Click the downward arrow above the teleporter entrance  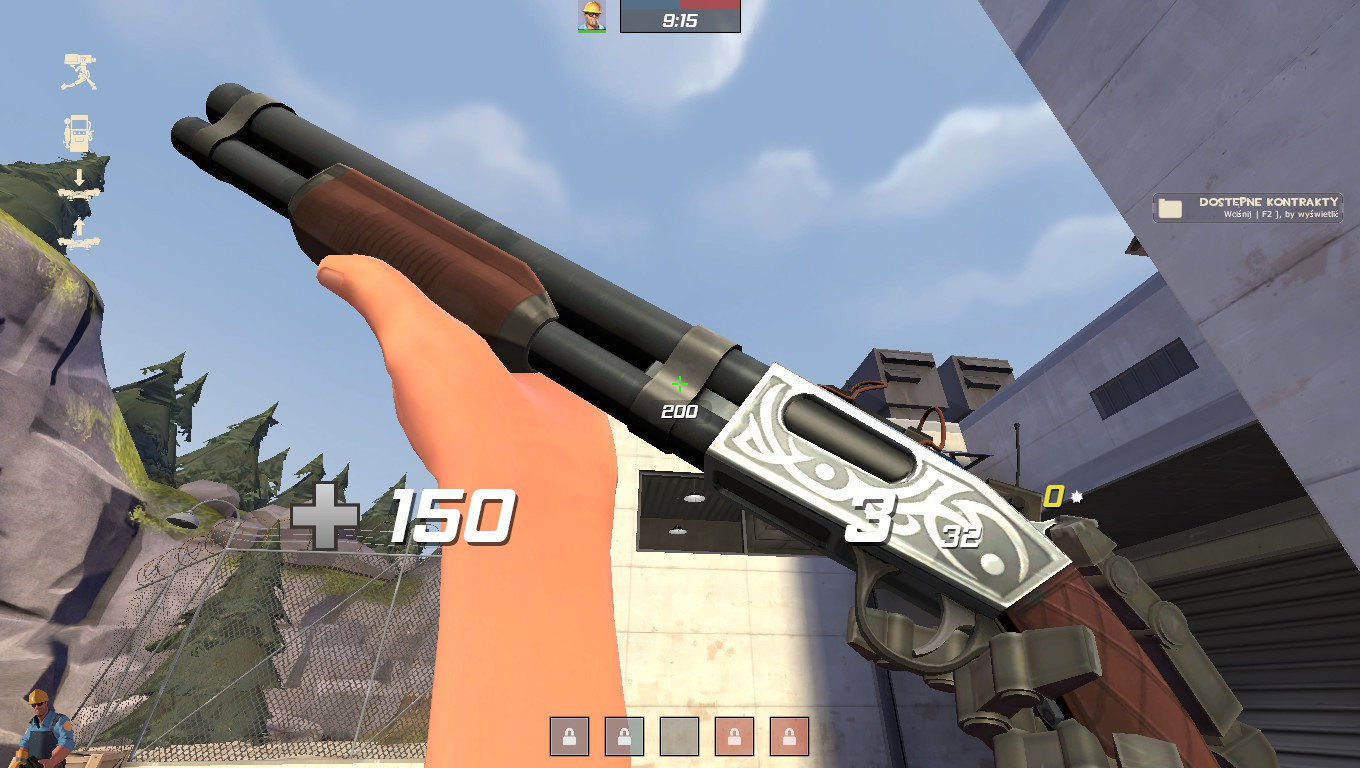coord(80,176)
